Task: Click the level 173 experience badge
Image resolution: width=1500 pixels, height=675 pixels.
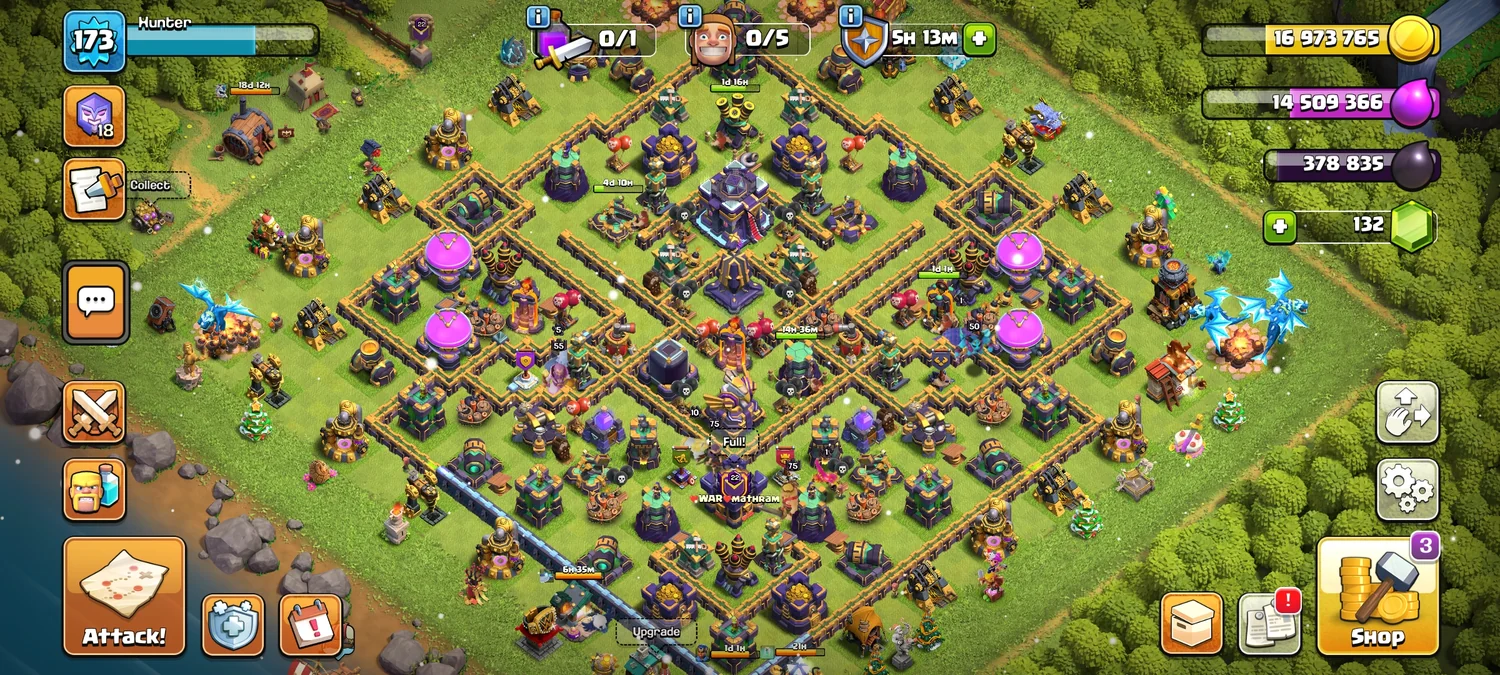Action: click(94, 41)
